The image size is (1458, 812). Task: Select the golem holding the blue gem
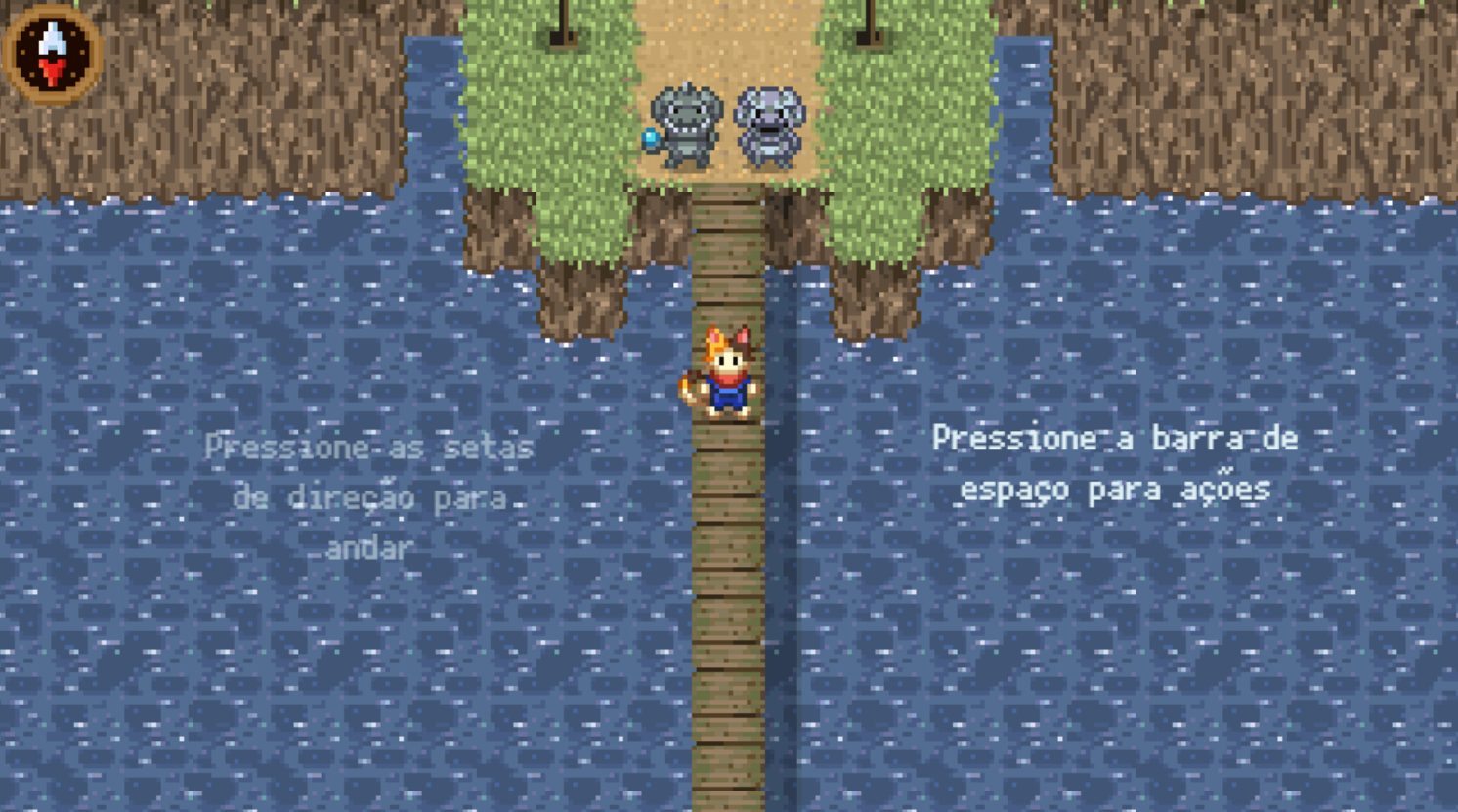point(684,122)
